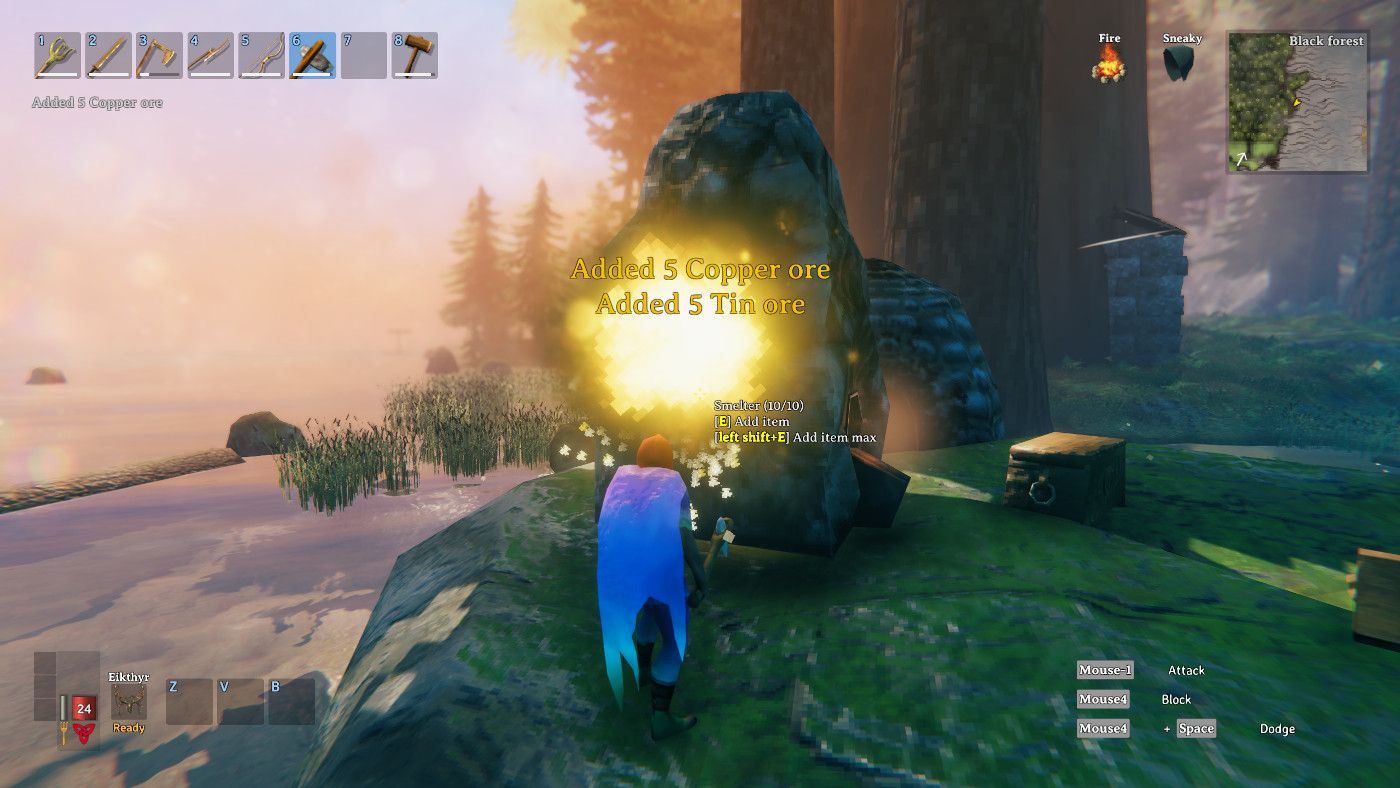Image resolution: width=1400 pixels, height=788 pixels.
Task: Click the empty hotbar slot 7
Action: tap(366, 55)
